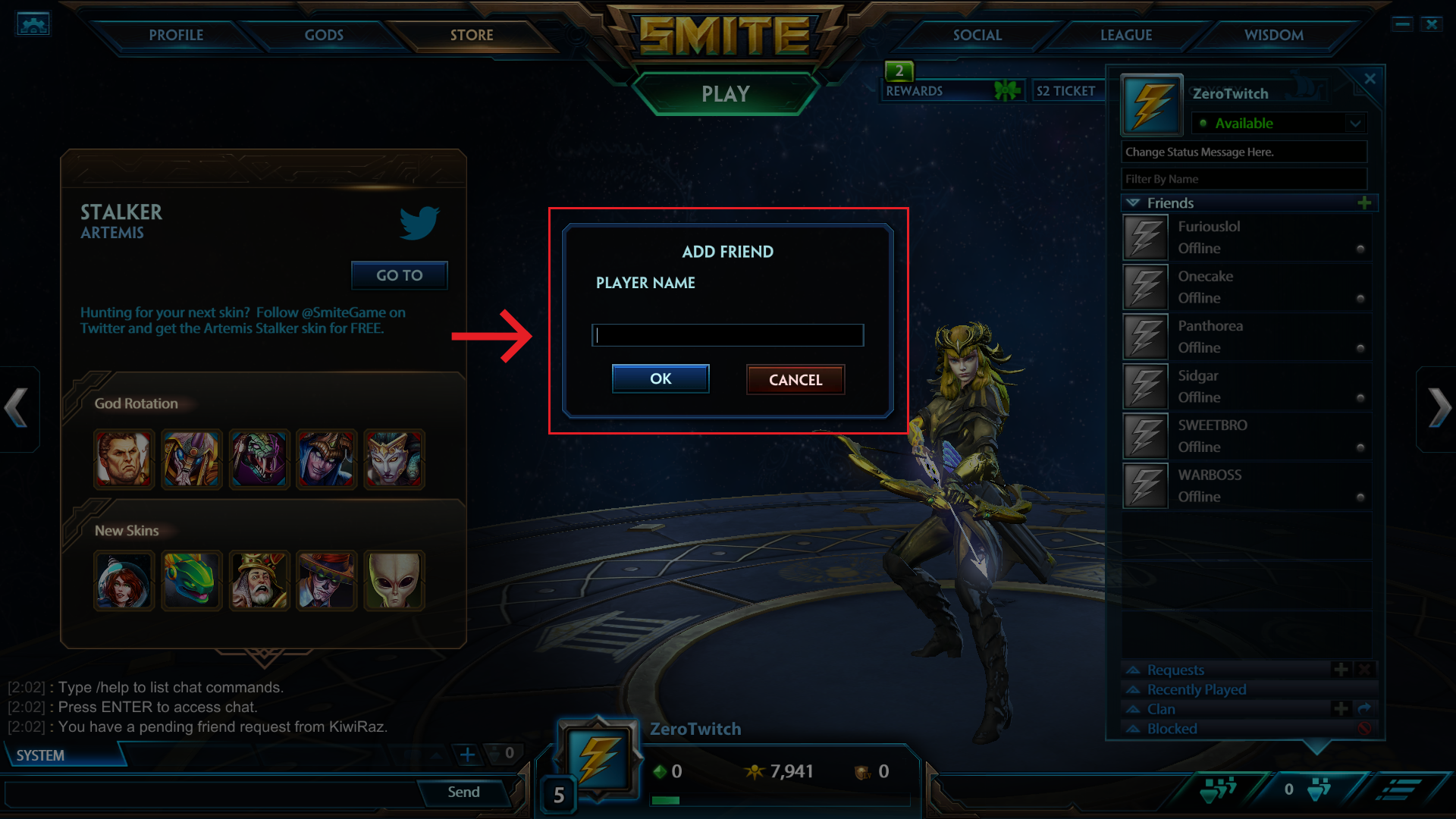The width and height of the screenshot is (1456, 819).
Task: Expand the Recently Played section
Action: [x=1196, y=689]
